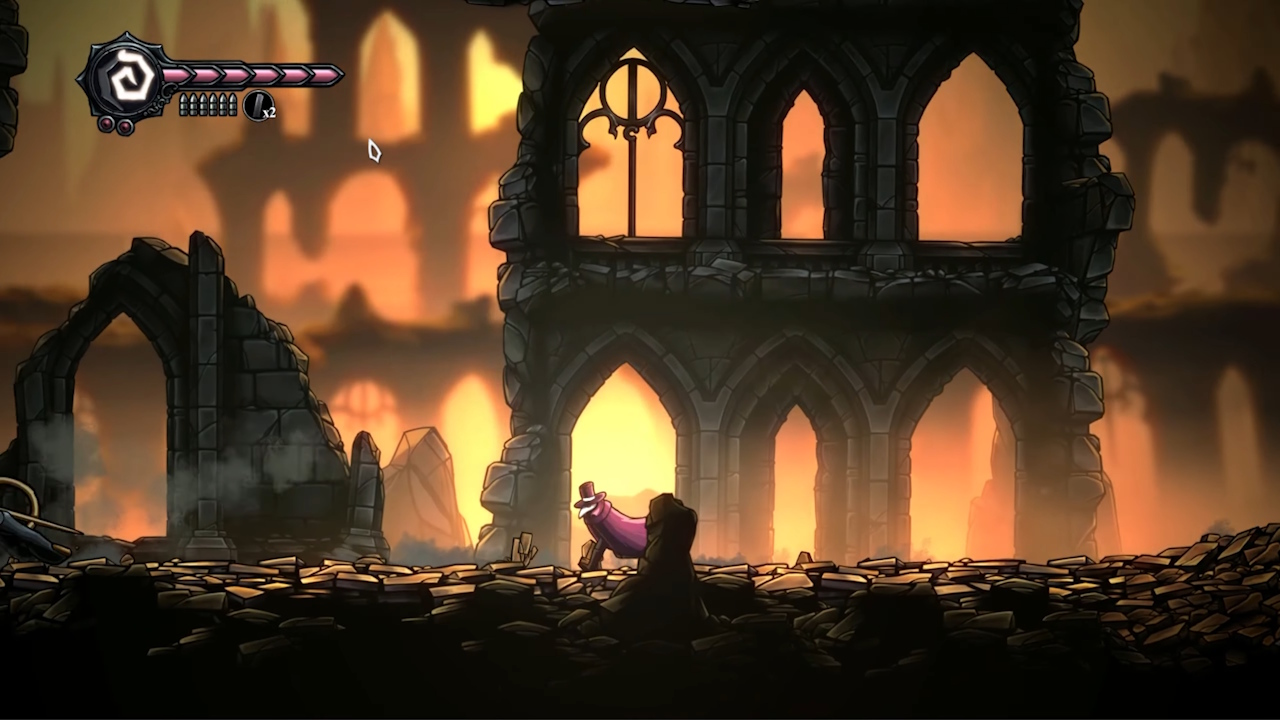
Task: Click the x2 counter text beside the item icon
Action: coord(269,113)
